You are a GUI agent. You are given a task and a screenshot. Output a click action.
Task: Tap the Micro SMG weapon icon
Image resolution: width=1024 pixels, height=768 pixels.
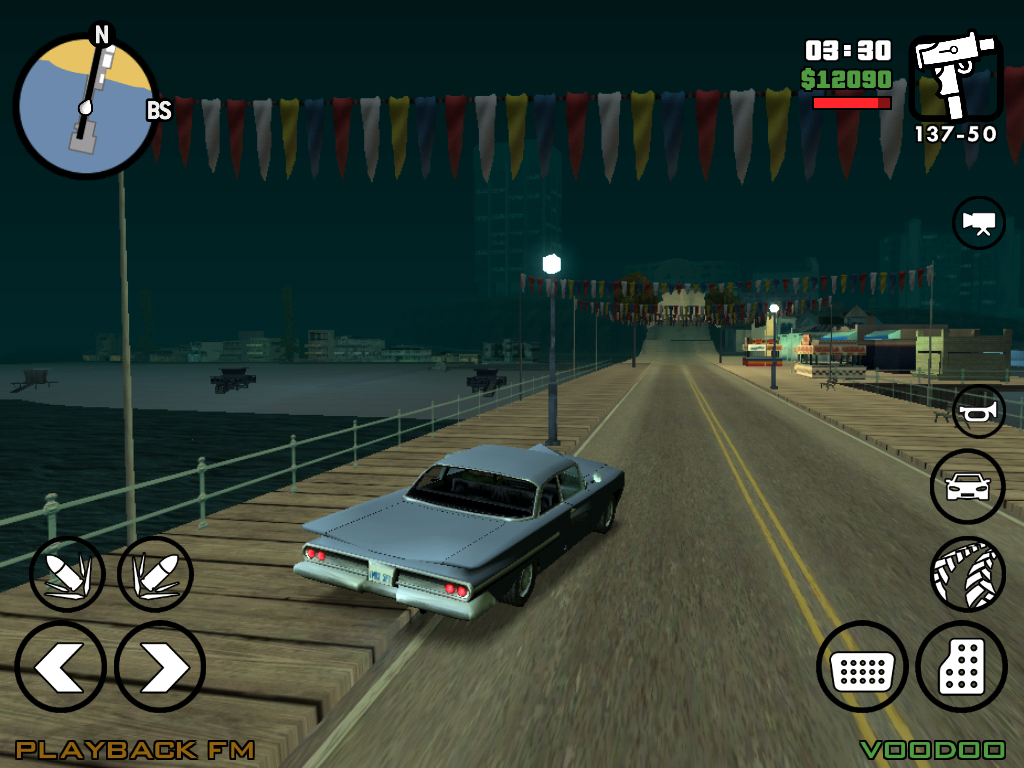[x=955, y=79]
